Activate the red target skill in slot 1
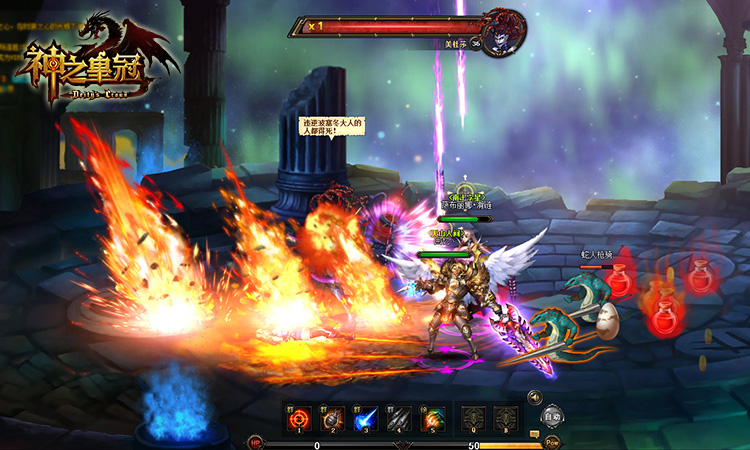 [x=299, y=419]
